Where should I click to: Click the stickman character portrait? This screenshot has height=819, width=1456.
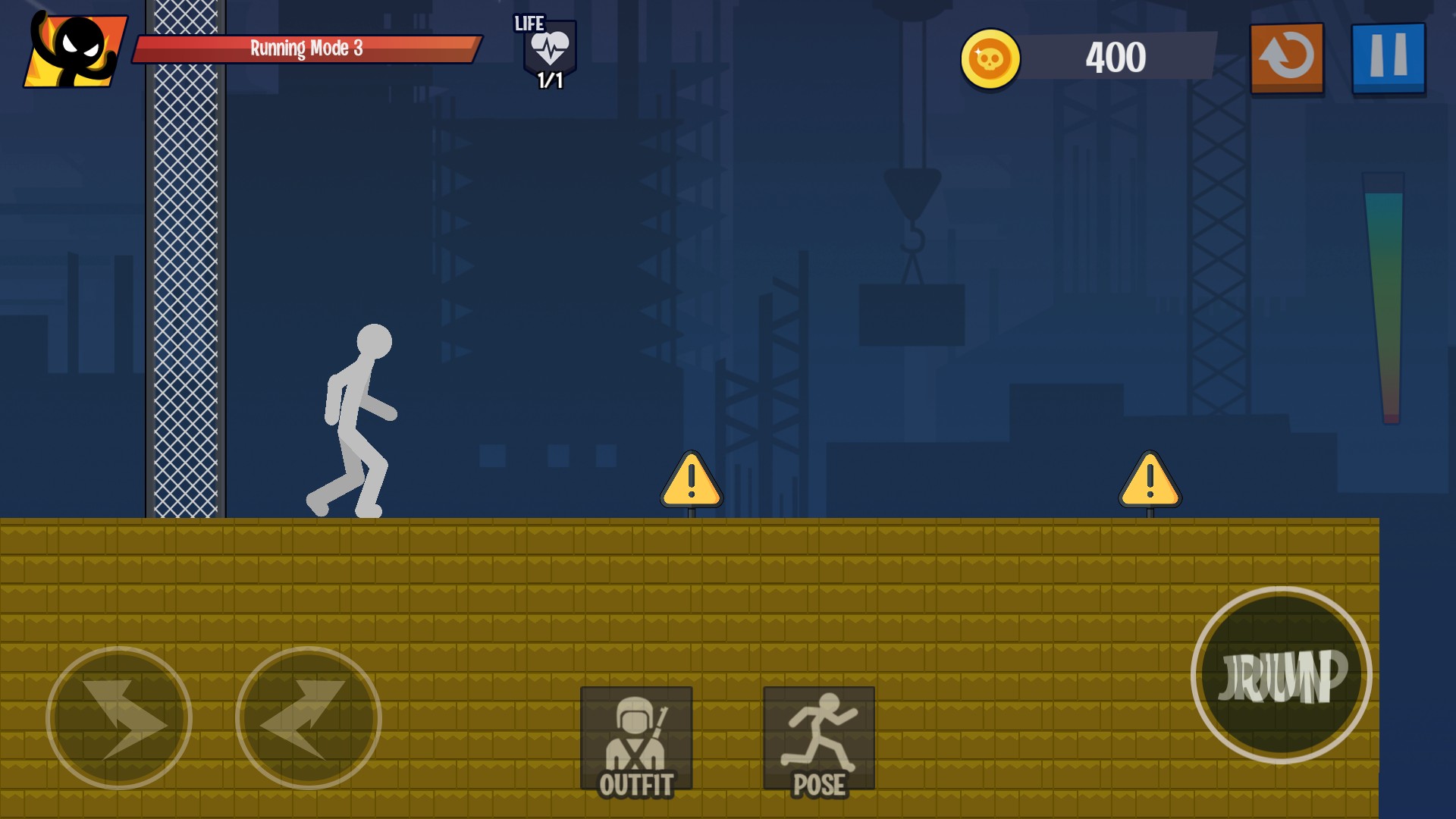click(x=76, y=50)
